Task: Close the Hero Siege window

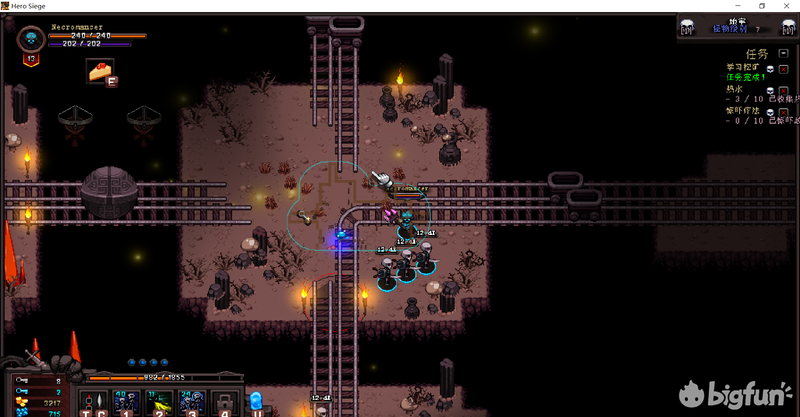Action: tap(788, 6)
